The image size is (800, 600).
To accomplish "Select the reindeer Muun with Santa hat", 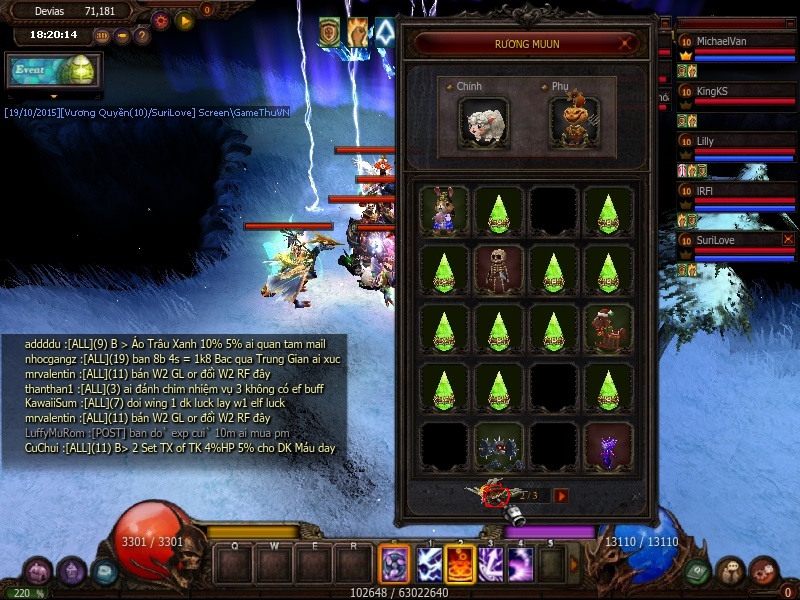I will (x=608, y=328).
